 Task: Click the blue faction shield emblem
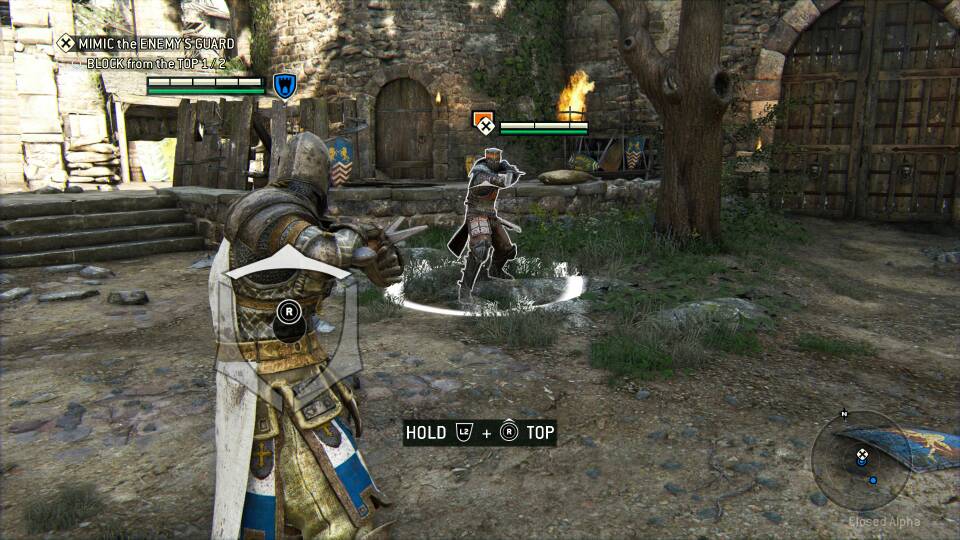click(284, 86)
